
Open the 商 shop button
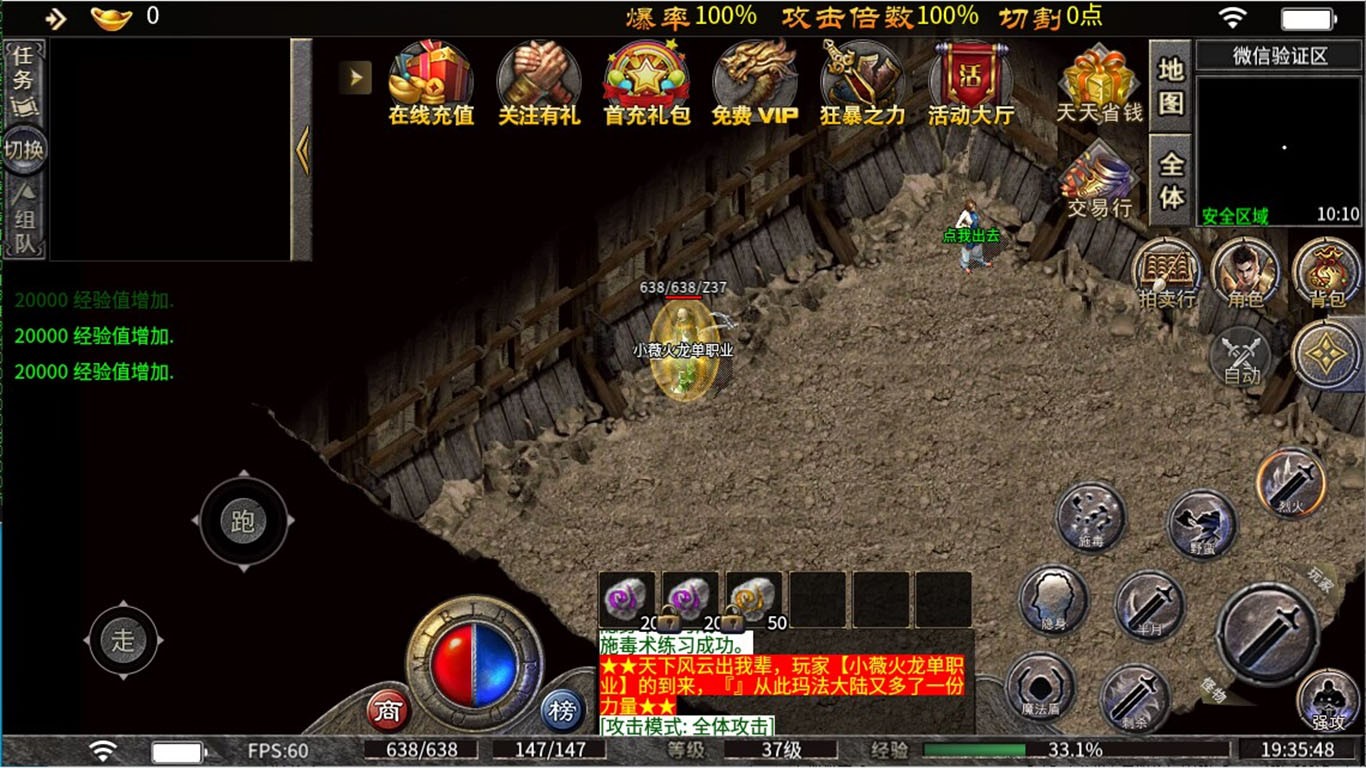[387, 711]
